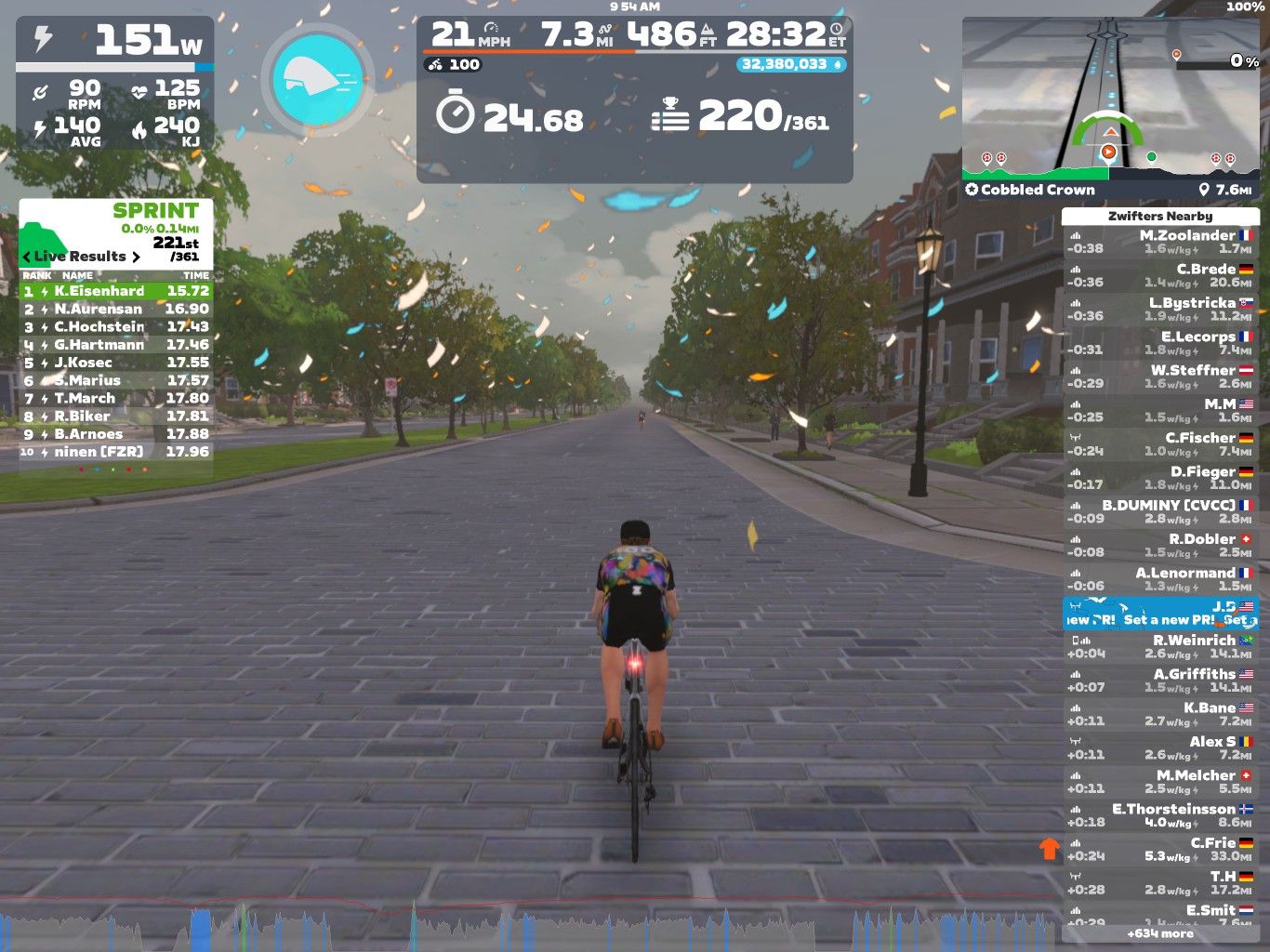This screenshot has height=952, width=1270.
Task: Click the 151w power display panel
Action: [115, 42]
